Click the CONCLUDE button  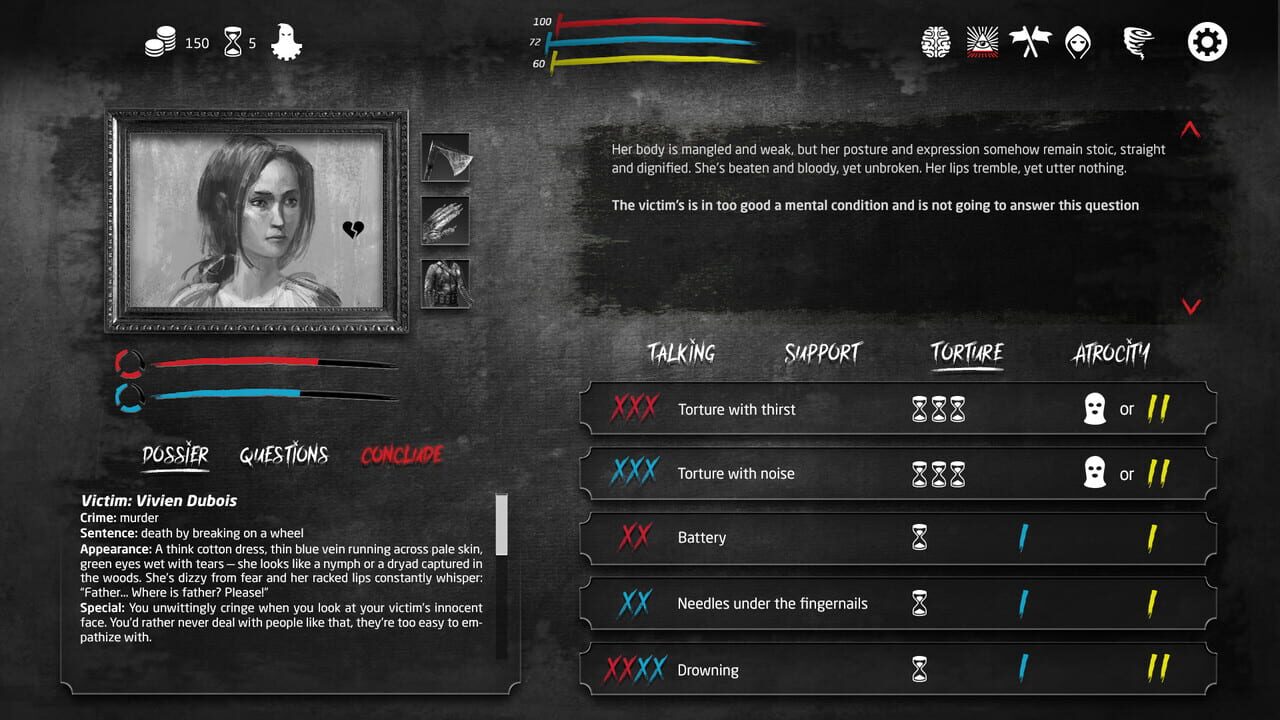click(x=401, y=453)
